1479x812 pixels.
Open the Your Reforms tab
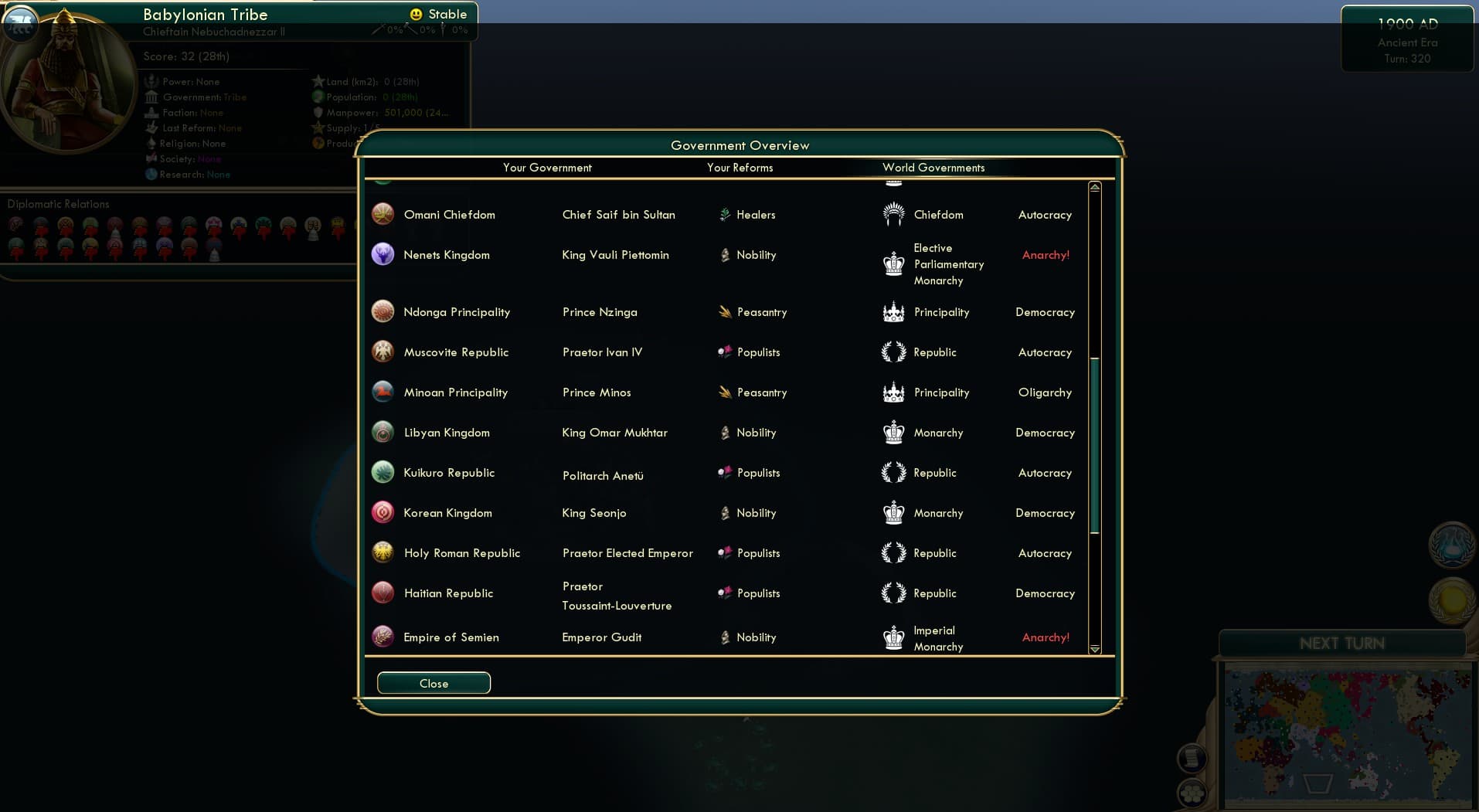click(739, 168)
